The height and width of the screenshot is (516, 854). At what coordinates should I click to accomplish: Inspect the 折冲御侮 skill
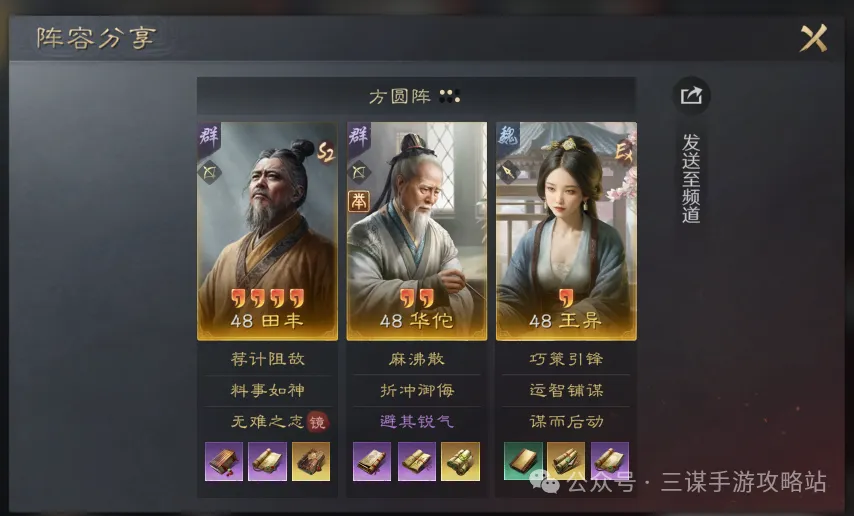click(416, 390)
